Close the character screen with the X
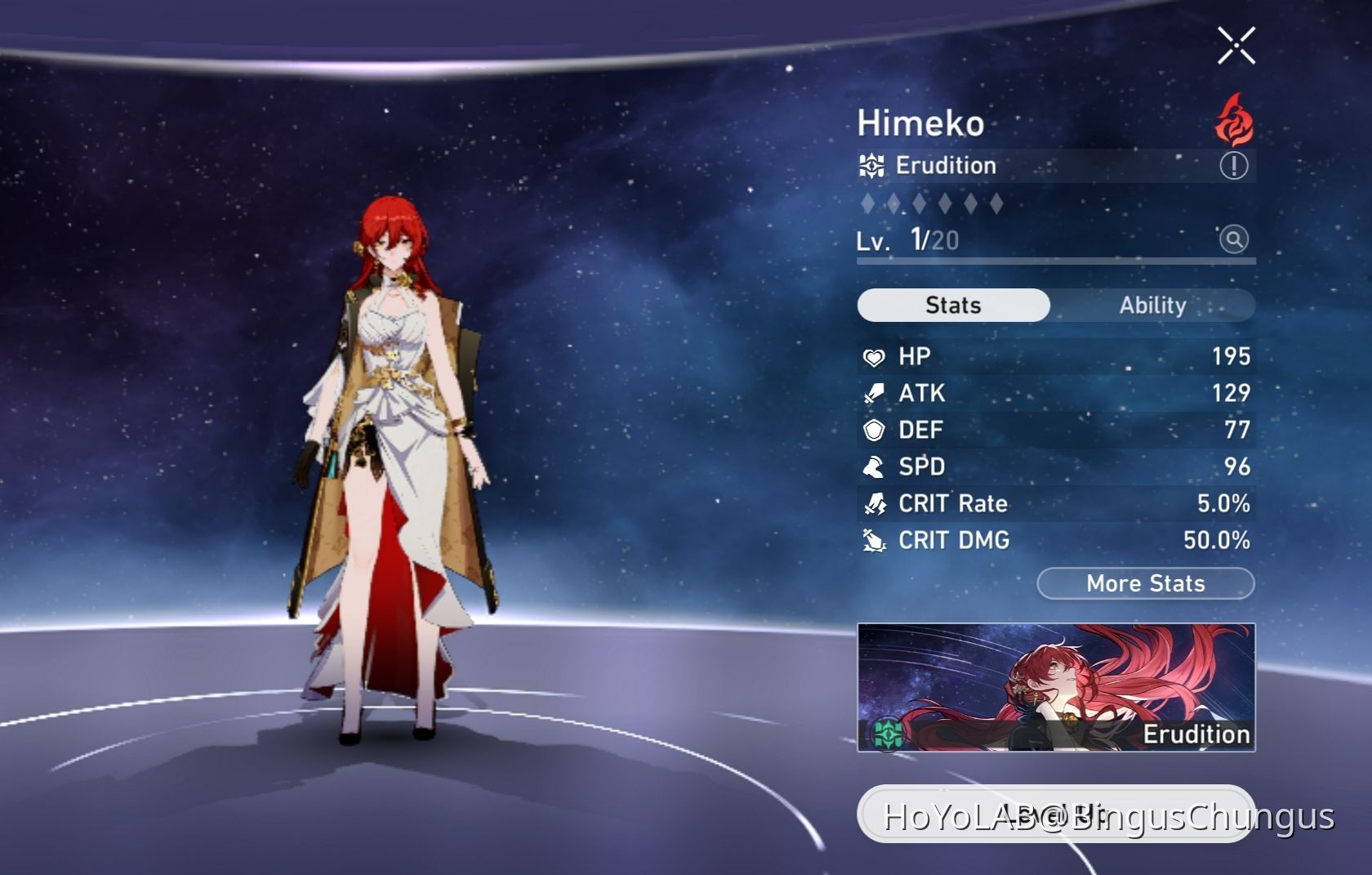 (x=1237, y=45)
